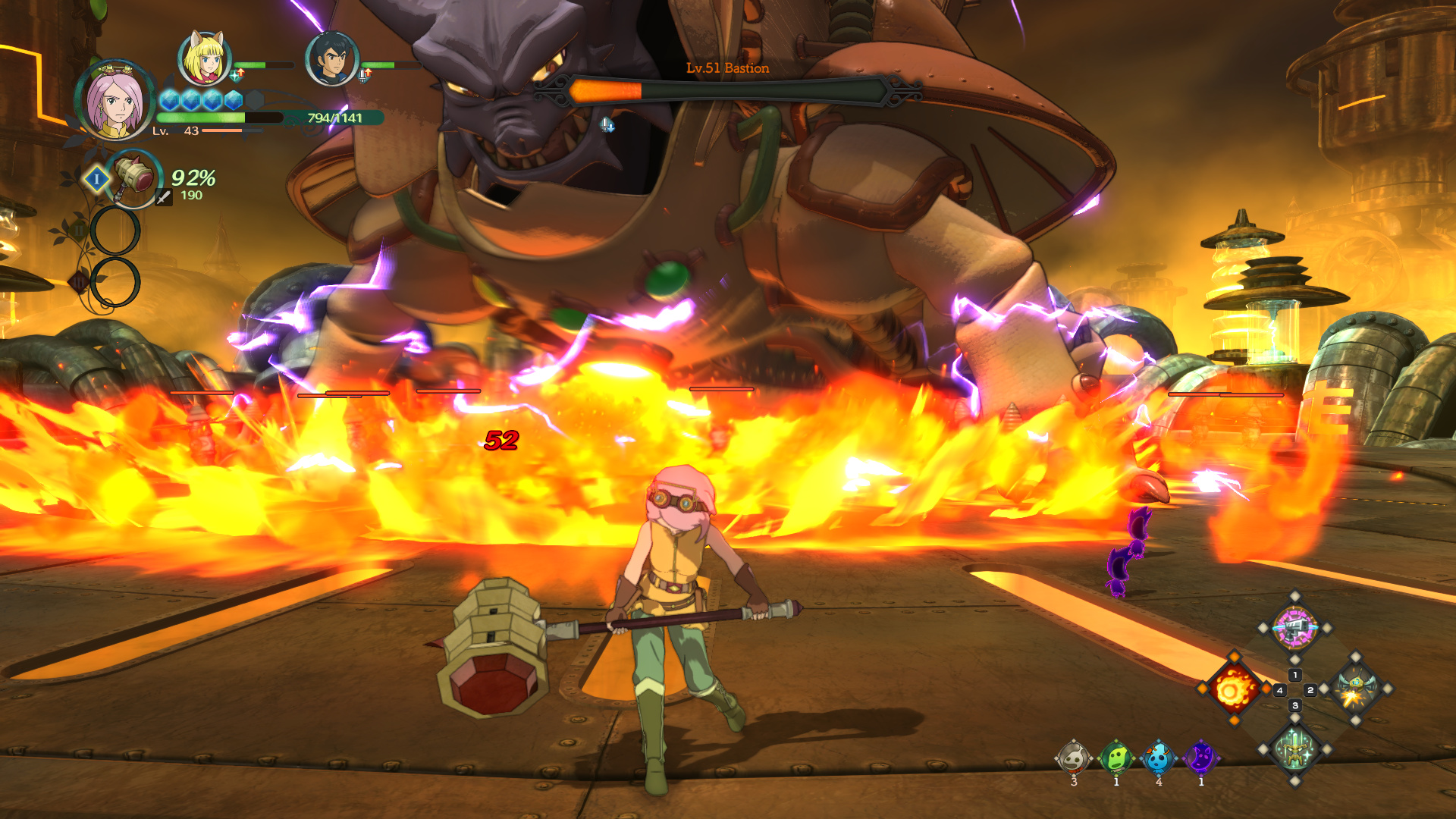The image size is (1456, 819).
Task: Use the winged drone blast skill
Action: coord(1356,689)
